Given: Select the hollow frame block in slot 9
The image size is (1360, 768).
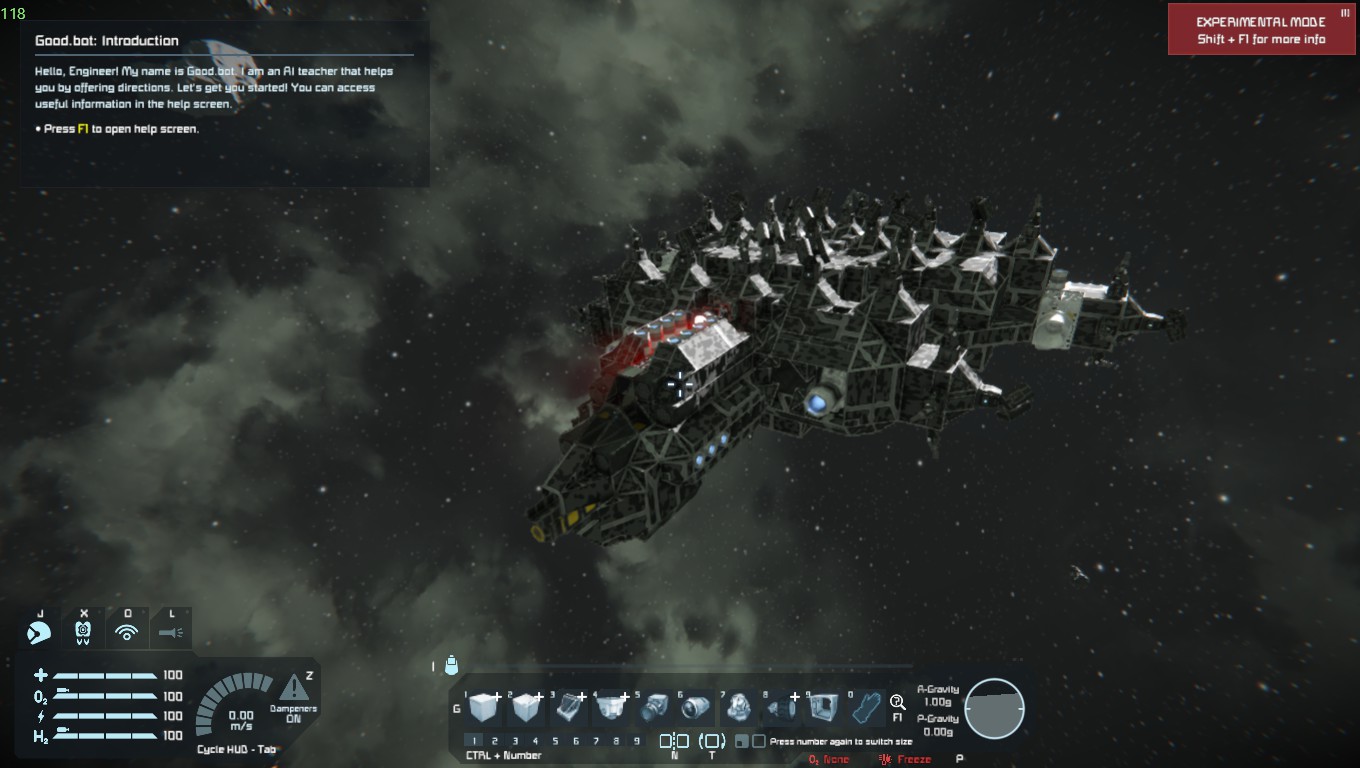Looking at the screenshot, I should (824, 708).
